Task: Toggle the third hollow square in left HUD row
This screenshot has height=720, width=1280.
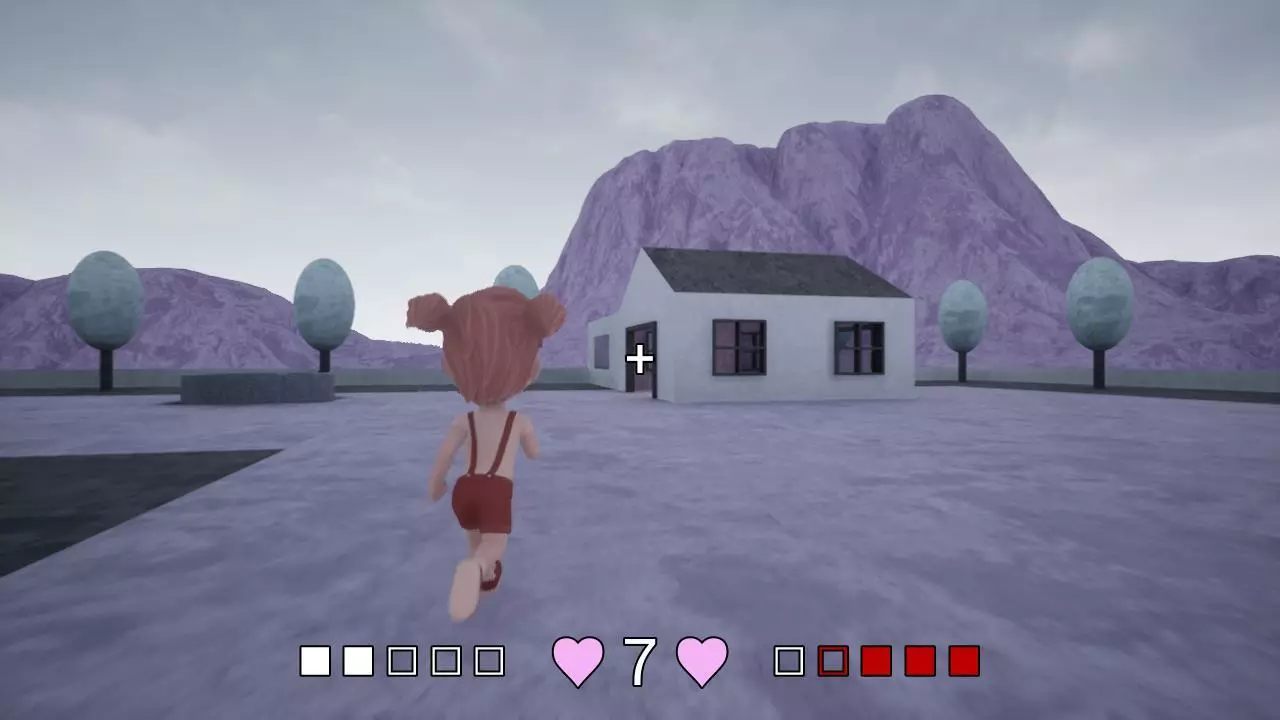Action: (404, 659)
